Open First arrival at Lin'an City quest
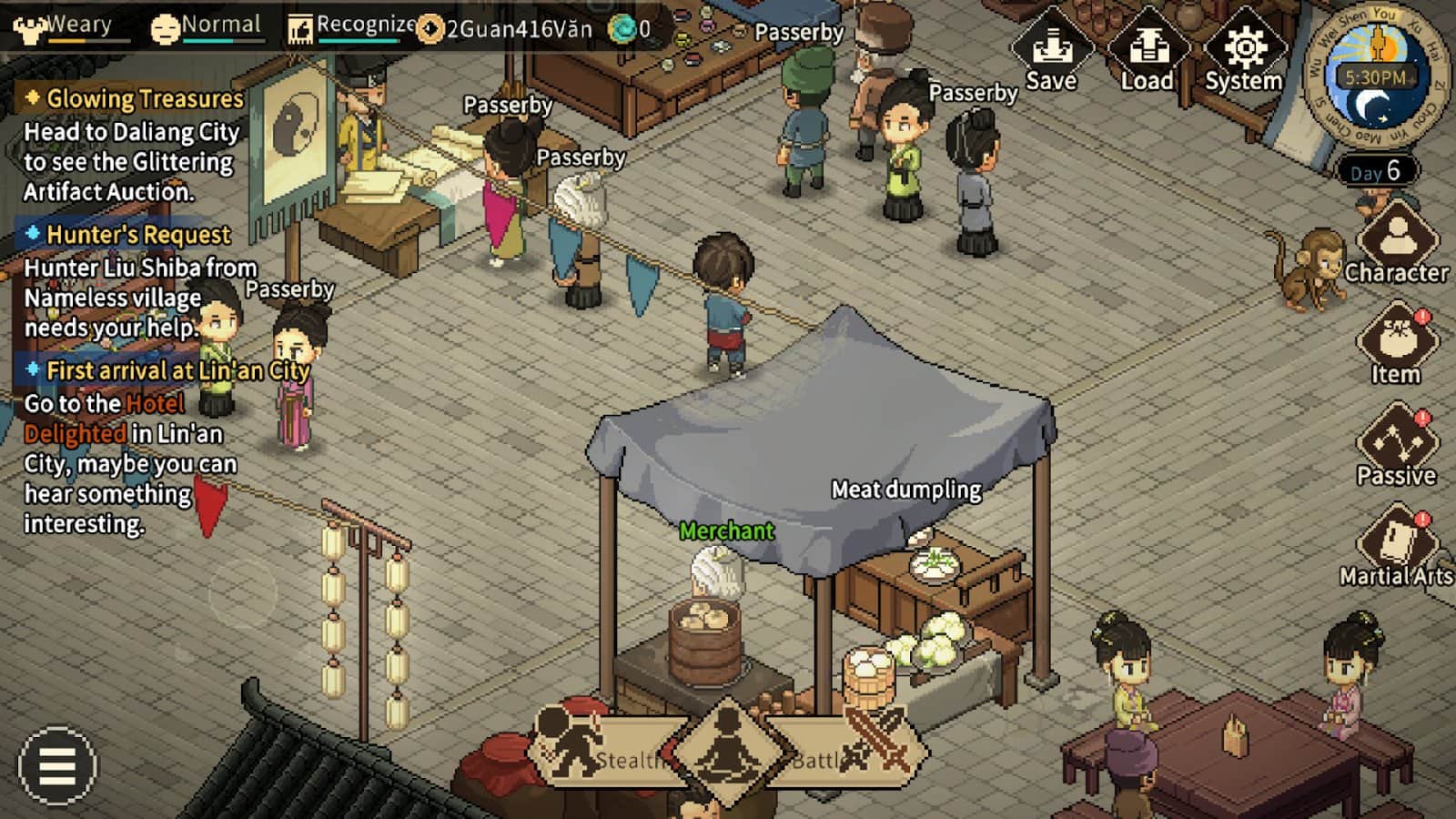Image resolution: width=1456 pixels, height=819 pixels. (177, 370)
